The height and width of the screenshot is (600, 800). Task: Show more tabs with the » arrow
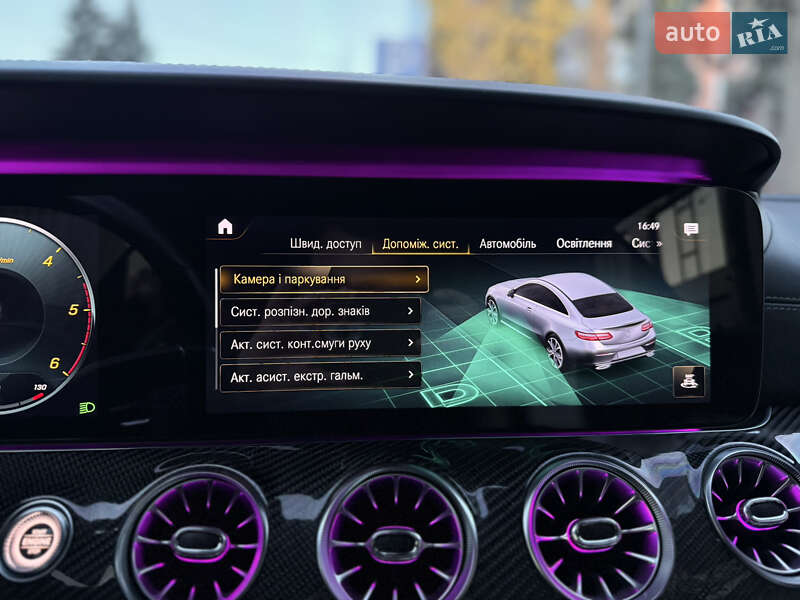[658, 244]
